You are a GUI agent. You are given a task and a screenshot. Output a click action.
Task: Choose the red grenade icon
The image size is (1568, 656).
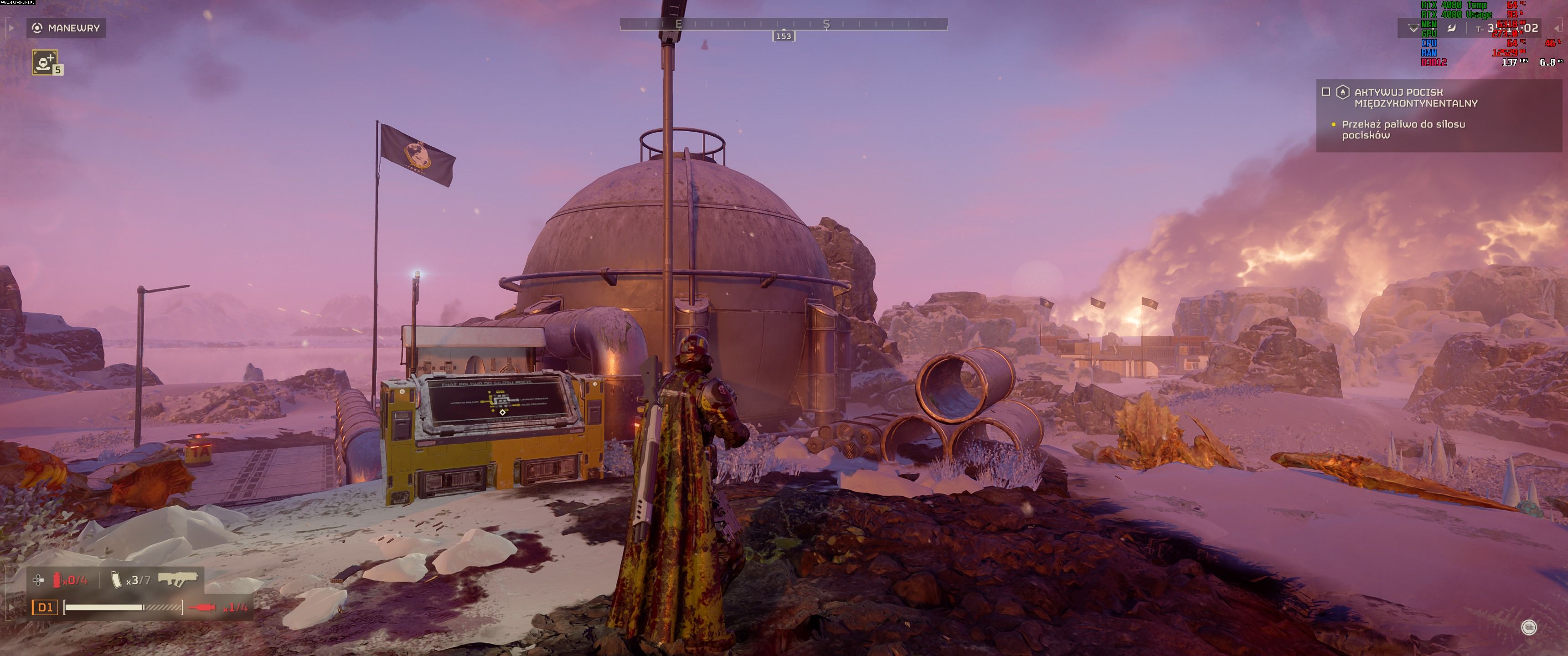57,580
